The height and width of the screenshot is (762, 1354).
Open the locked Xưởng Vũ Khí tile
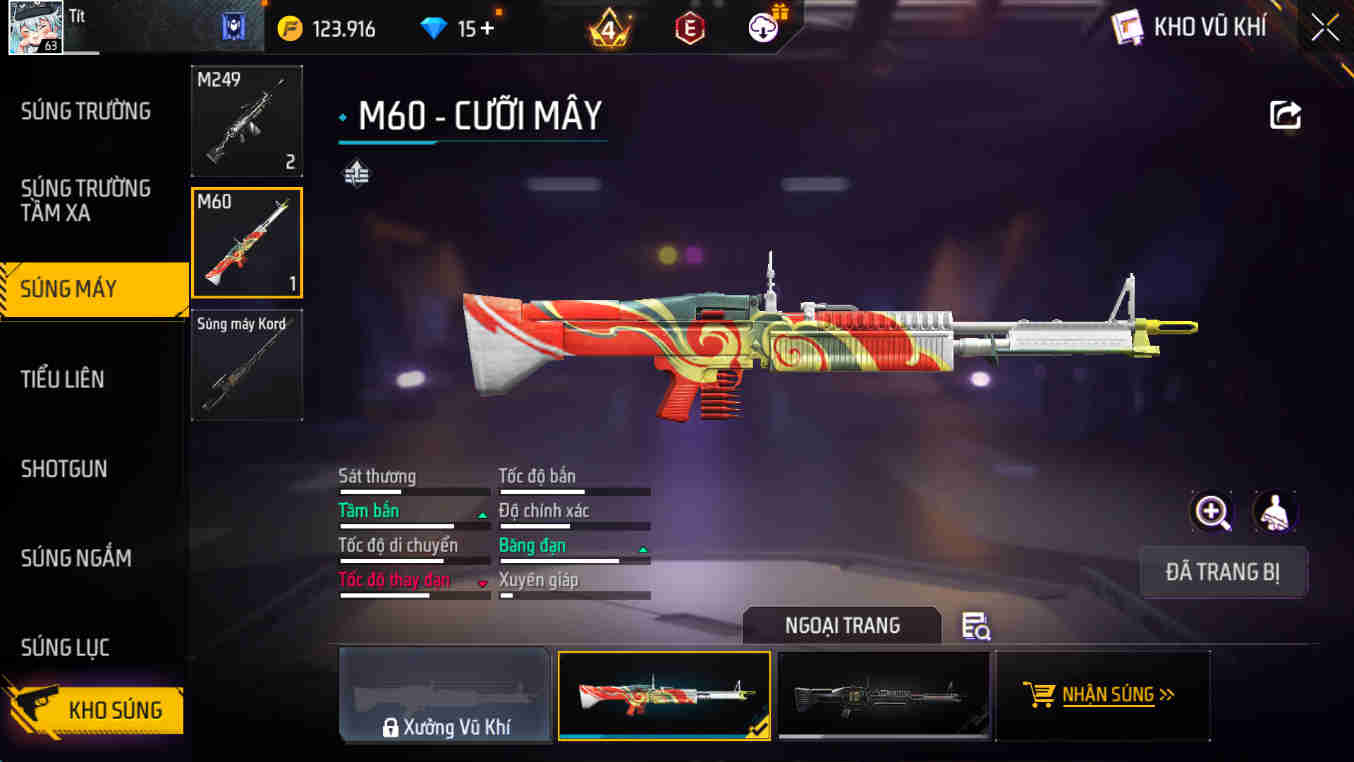[x=445, y=695]
